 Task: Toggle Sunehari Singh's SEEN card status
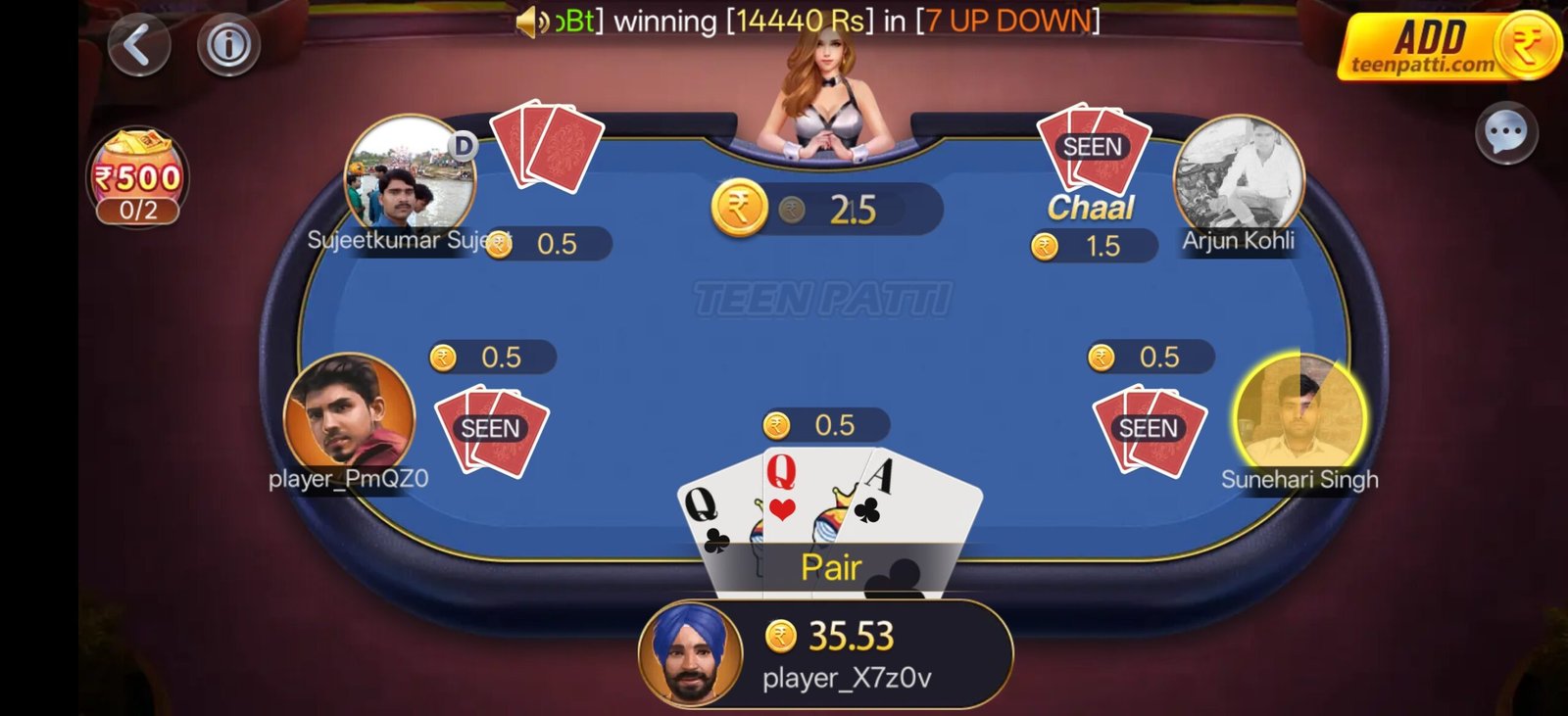point(1149,428)
